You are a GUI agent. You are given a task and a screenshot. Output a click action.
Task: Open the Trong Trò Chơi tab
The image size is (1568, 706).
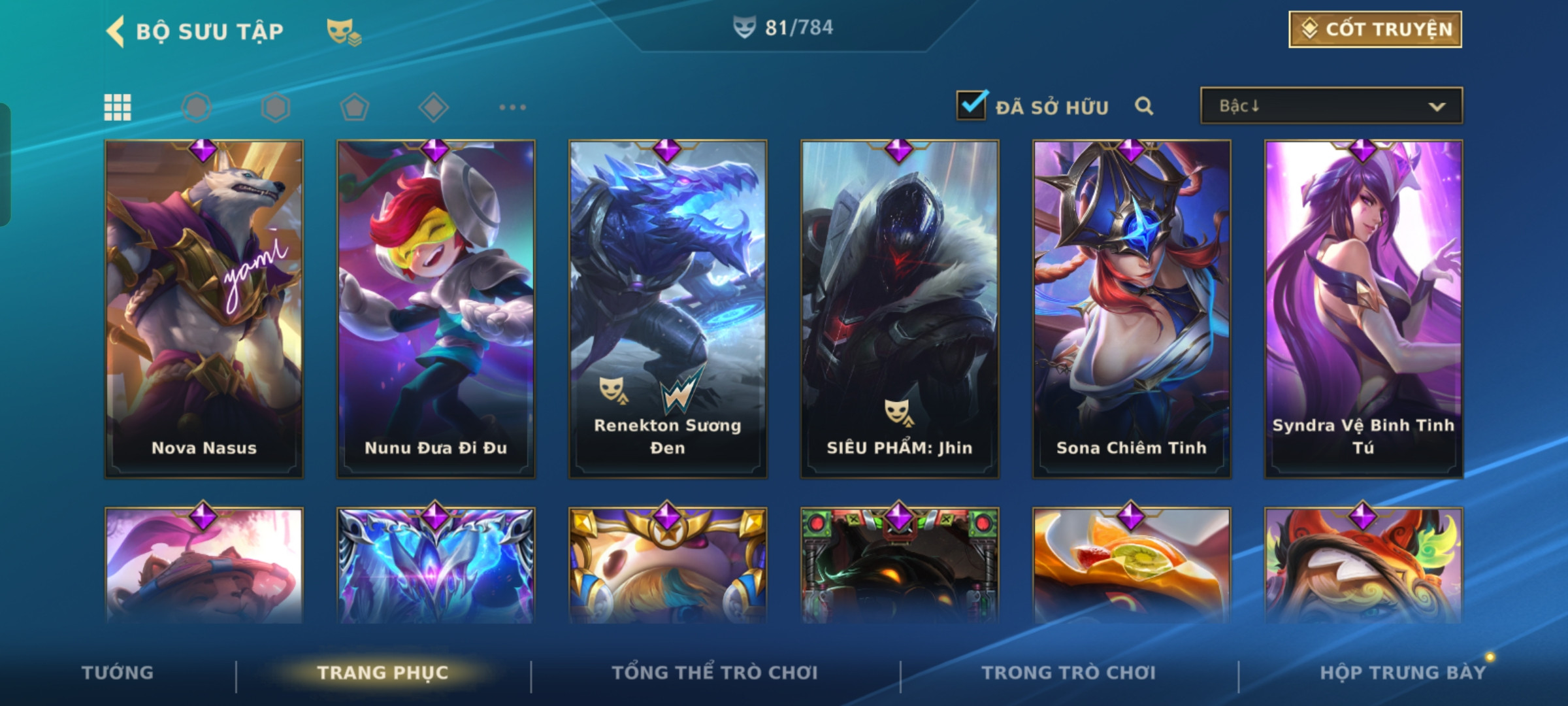point(1069,673)
